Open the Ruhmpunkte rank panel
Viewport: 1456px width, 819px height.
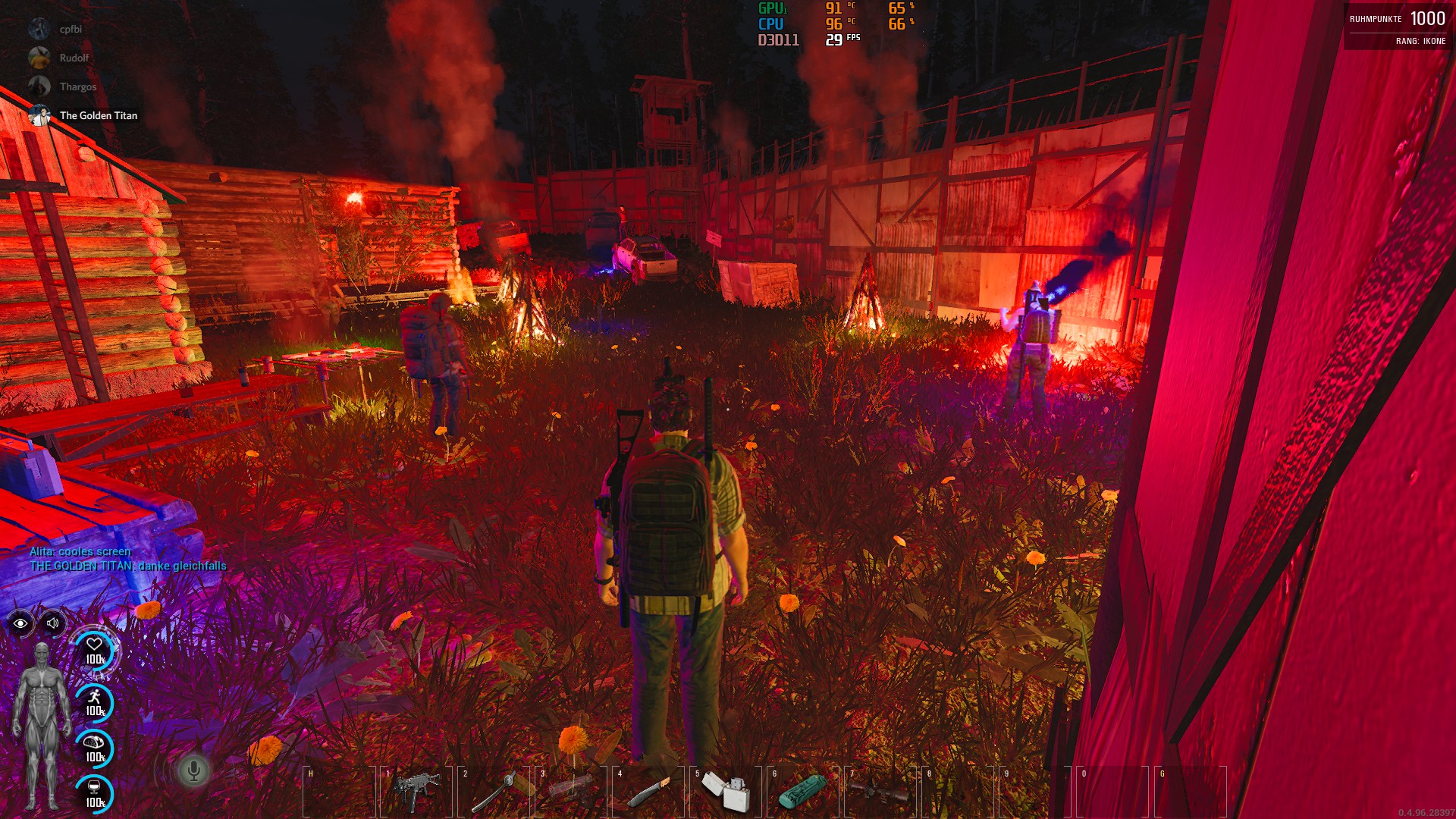(x=1398, y=27)
